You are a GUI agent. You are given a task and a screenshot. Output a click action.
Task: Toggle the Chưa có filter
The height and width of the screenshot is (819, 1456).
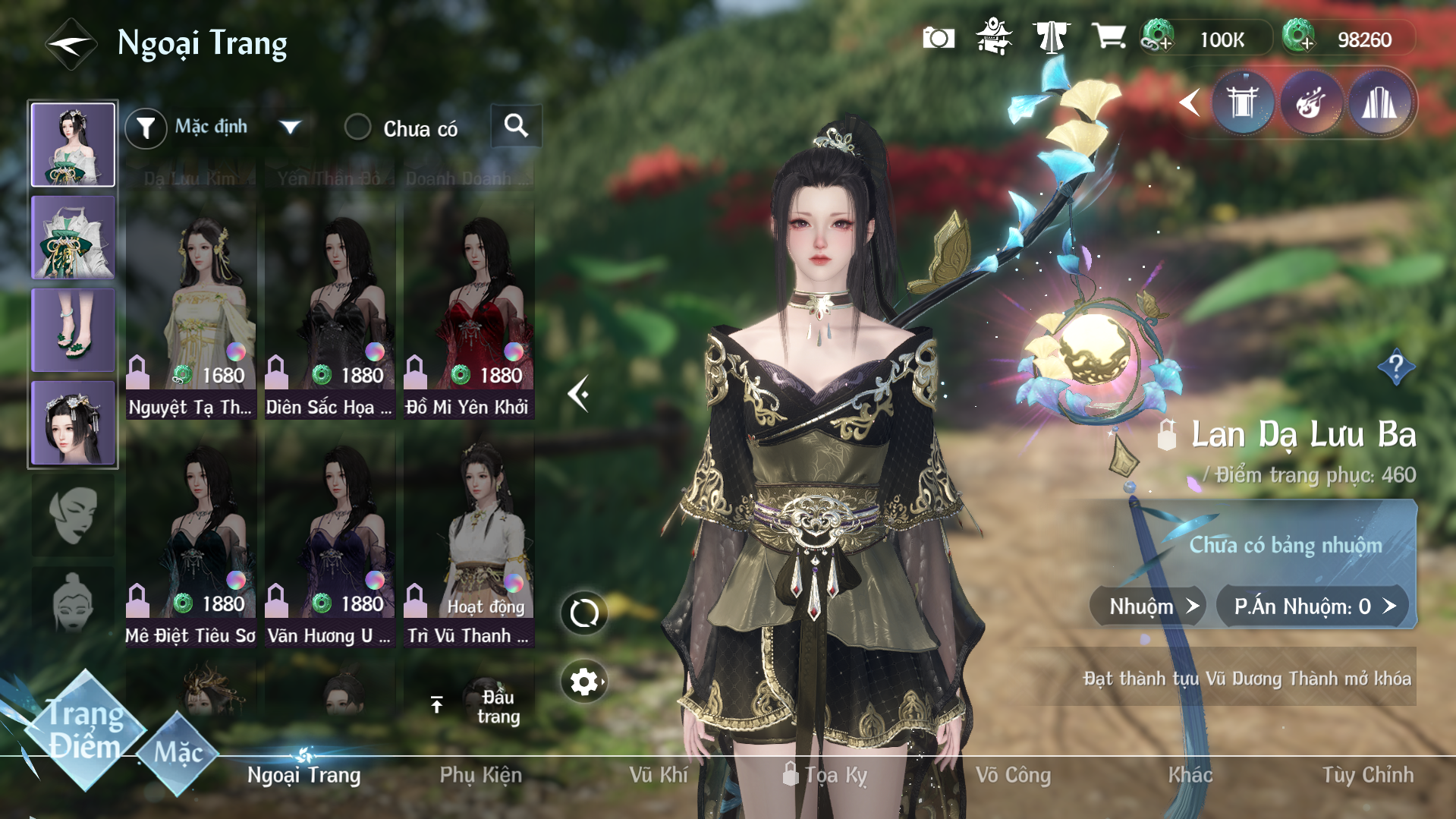point(357,128)
